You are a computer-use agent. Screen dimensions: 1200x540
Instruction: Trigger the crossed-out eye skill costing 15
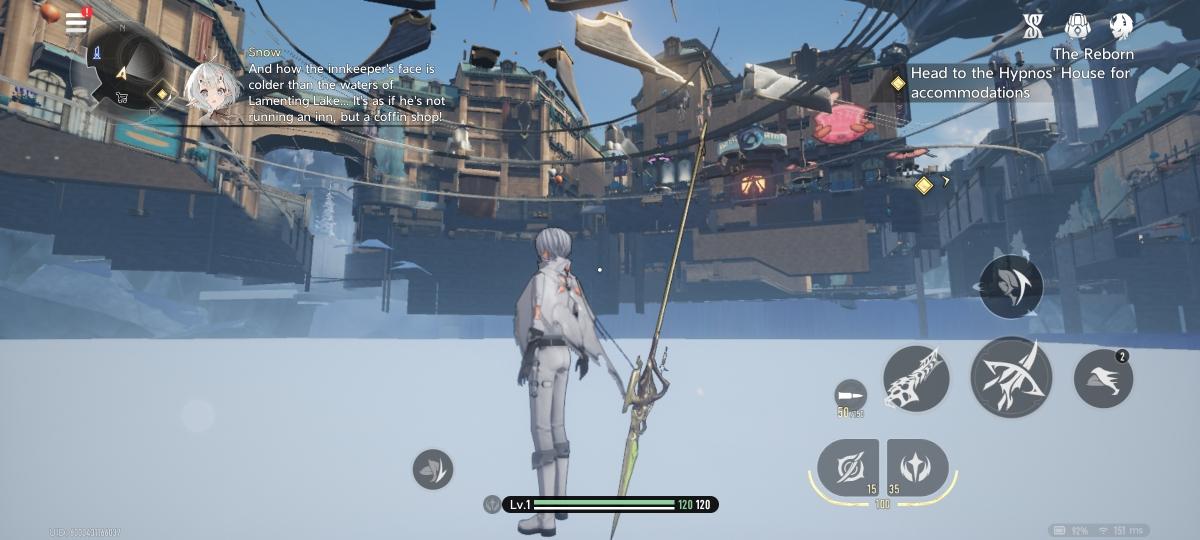[847, 467]
